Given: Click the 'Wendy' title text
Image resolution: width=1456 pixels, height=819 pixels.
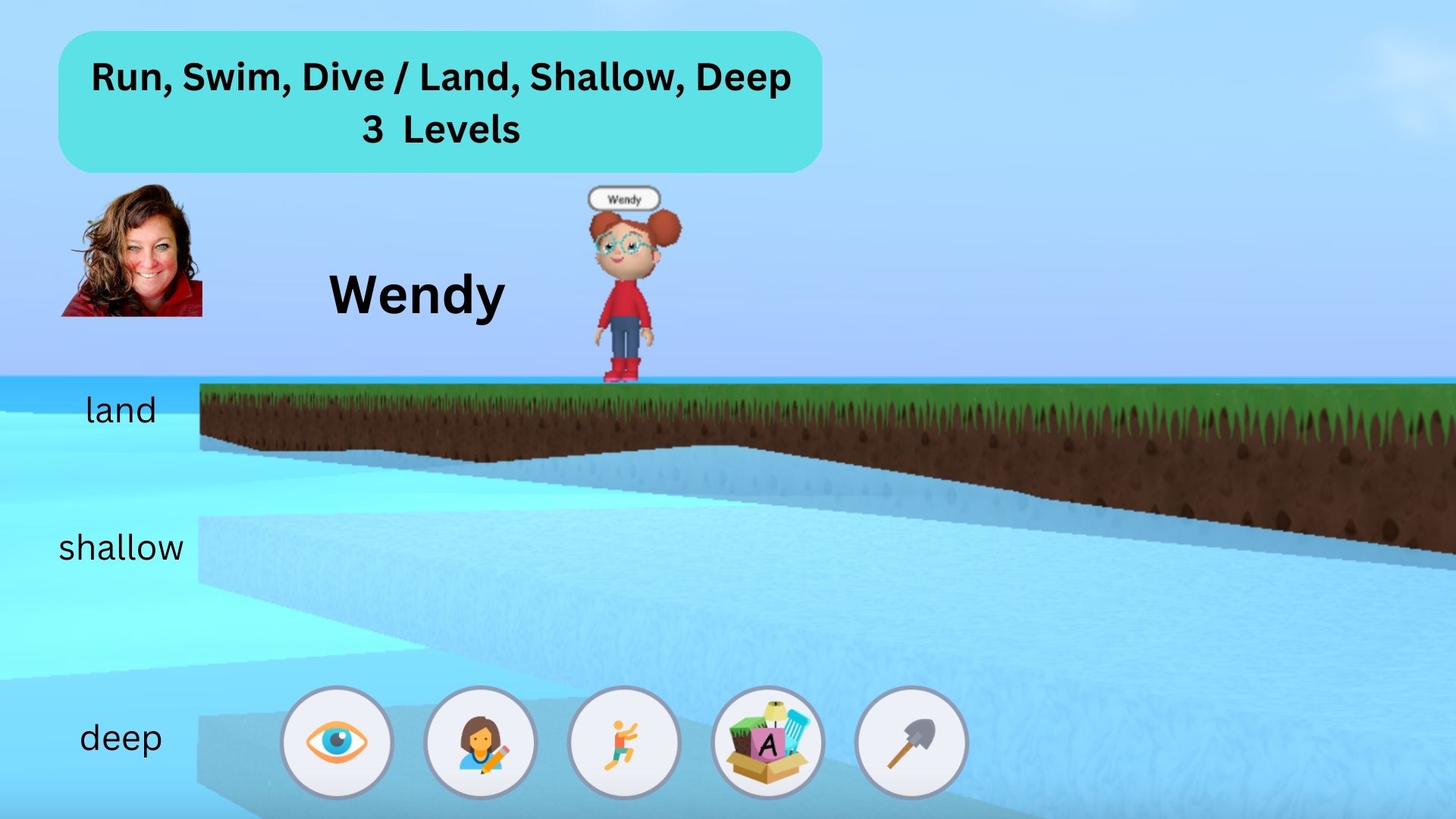Looking at the screenshot, I should pyautogui.click(x=416, y=294).
